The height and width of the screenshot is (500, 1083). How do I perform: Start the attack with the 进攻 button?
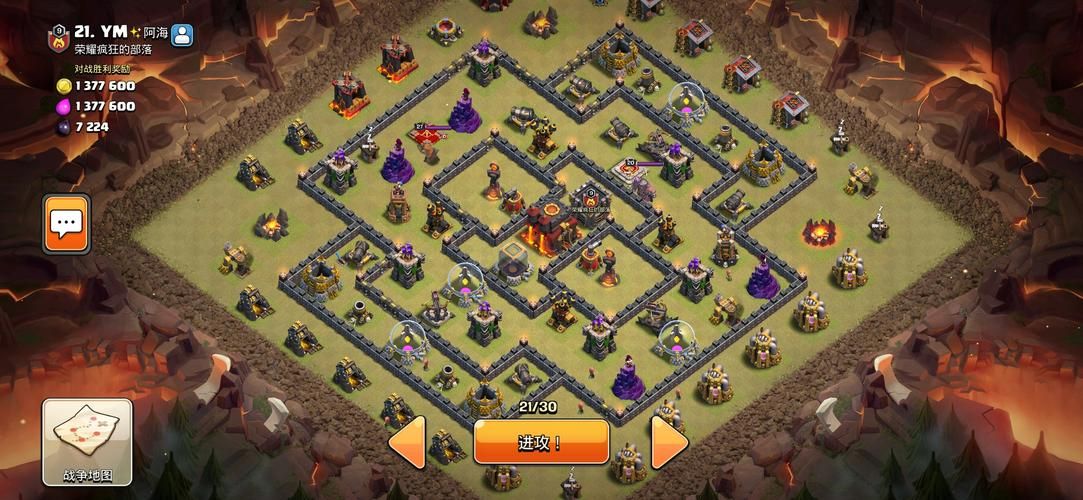click(x=541, y=441)
